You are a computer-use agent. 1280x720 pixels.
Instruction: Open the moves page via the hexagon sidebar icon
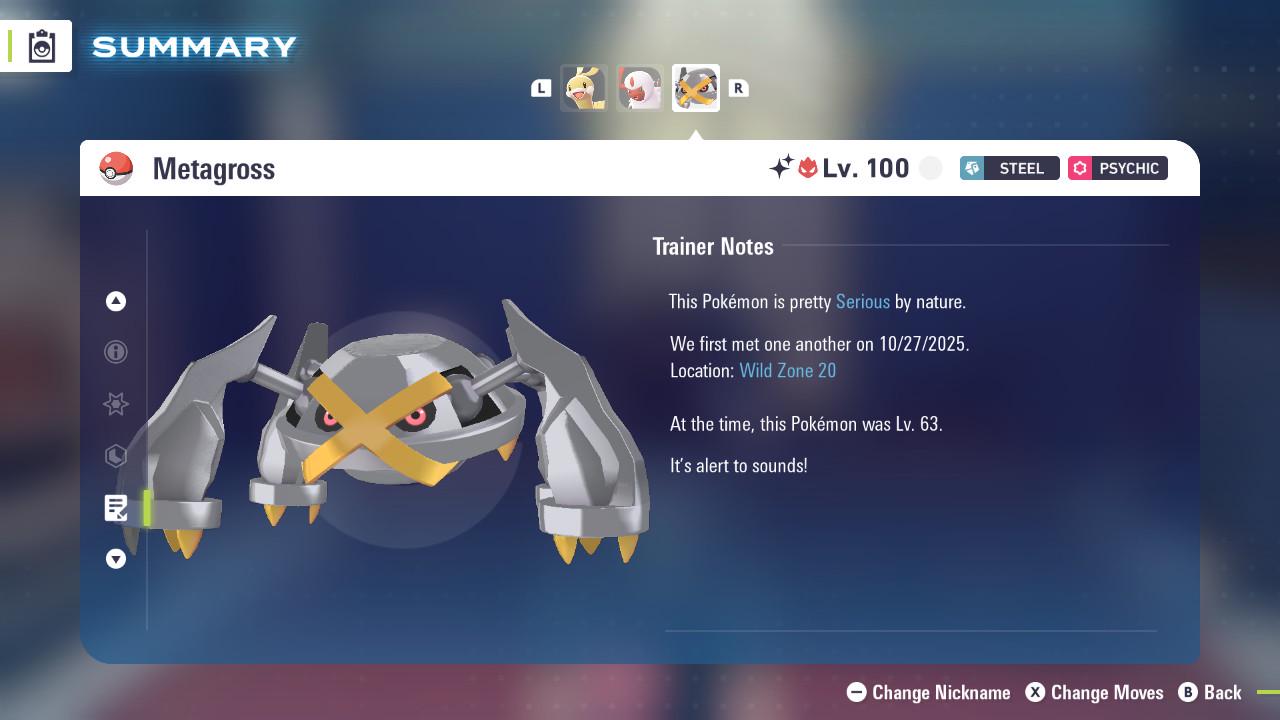click(x=116, y=456)
